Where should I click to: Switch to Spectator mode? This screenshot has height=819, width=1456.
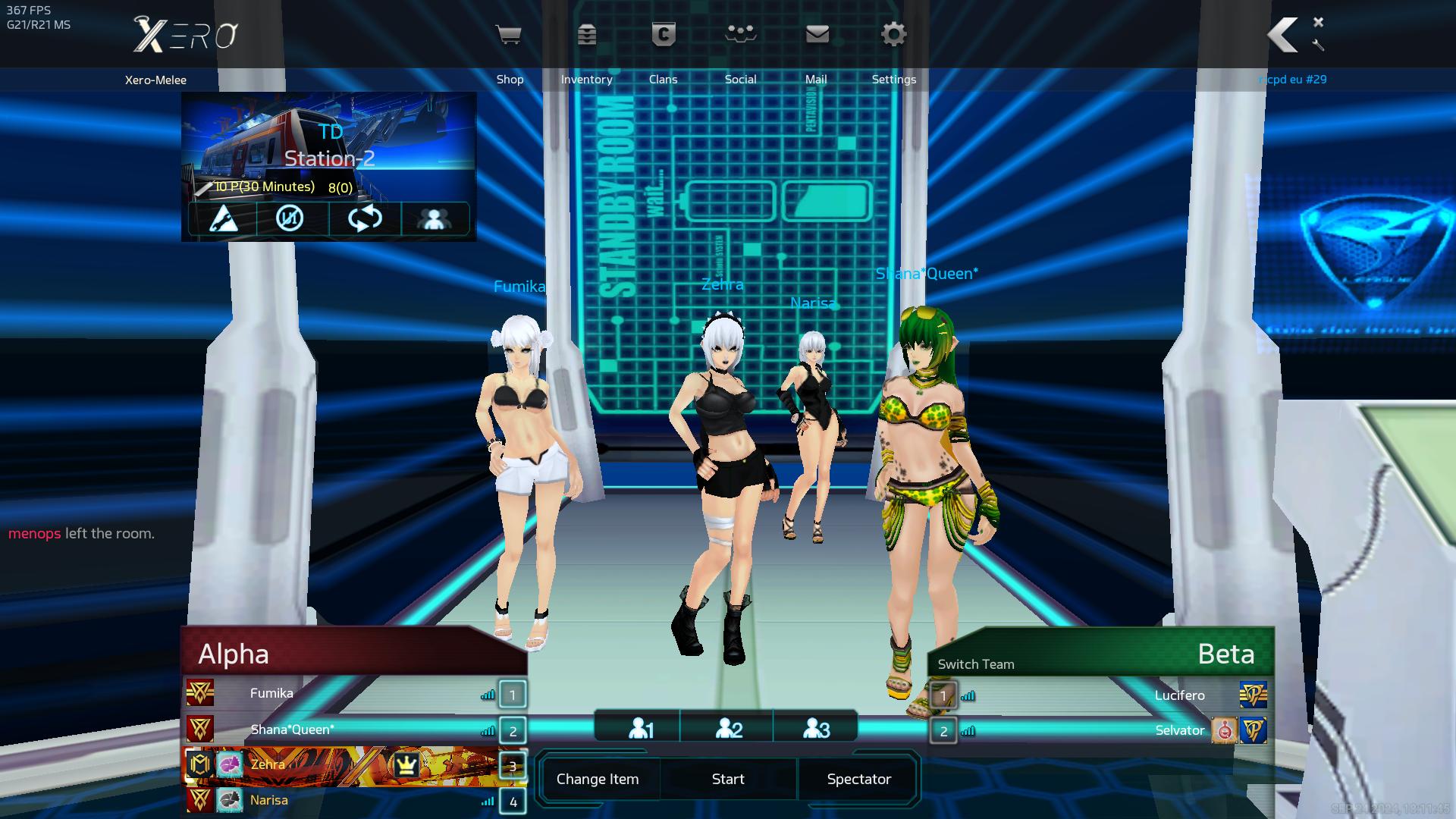[x=858, y=779]
